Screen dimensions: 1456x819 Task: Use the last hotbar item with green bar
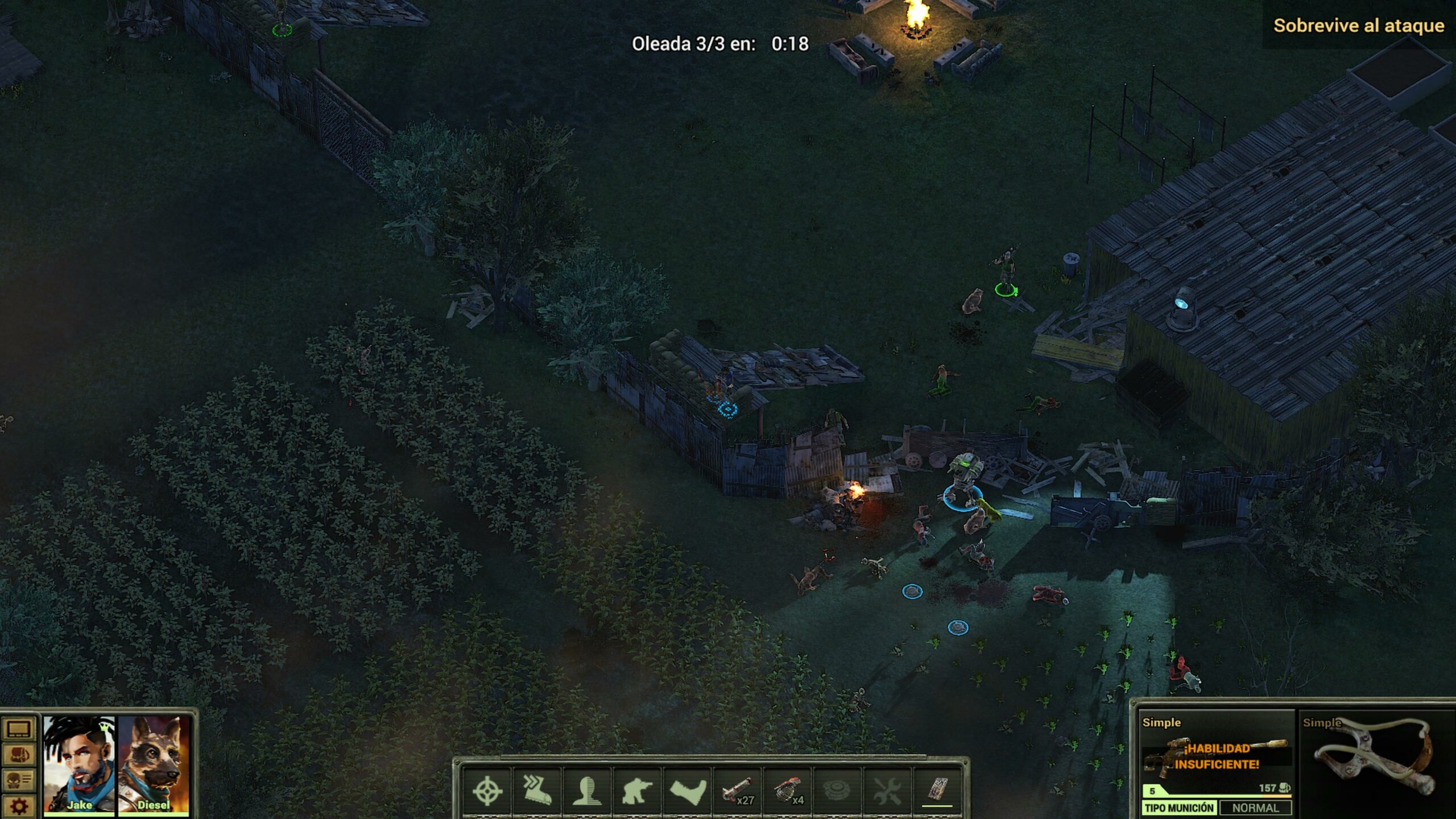click(x=937, y=791)
